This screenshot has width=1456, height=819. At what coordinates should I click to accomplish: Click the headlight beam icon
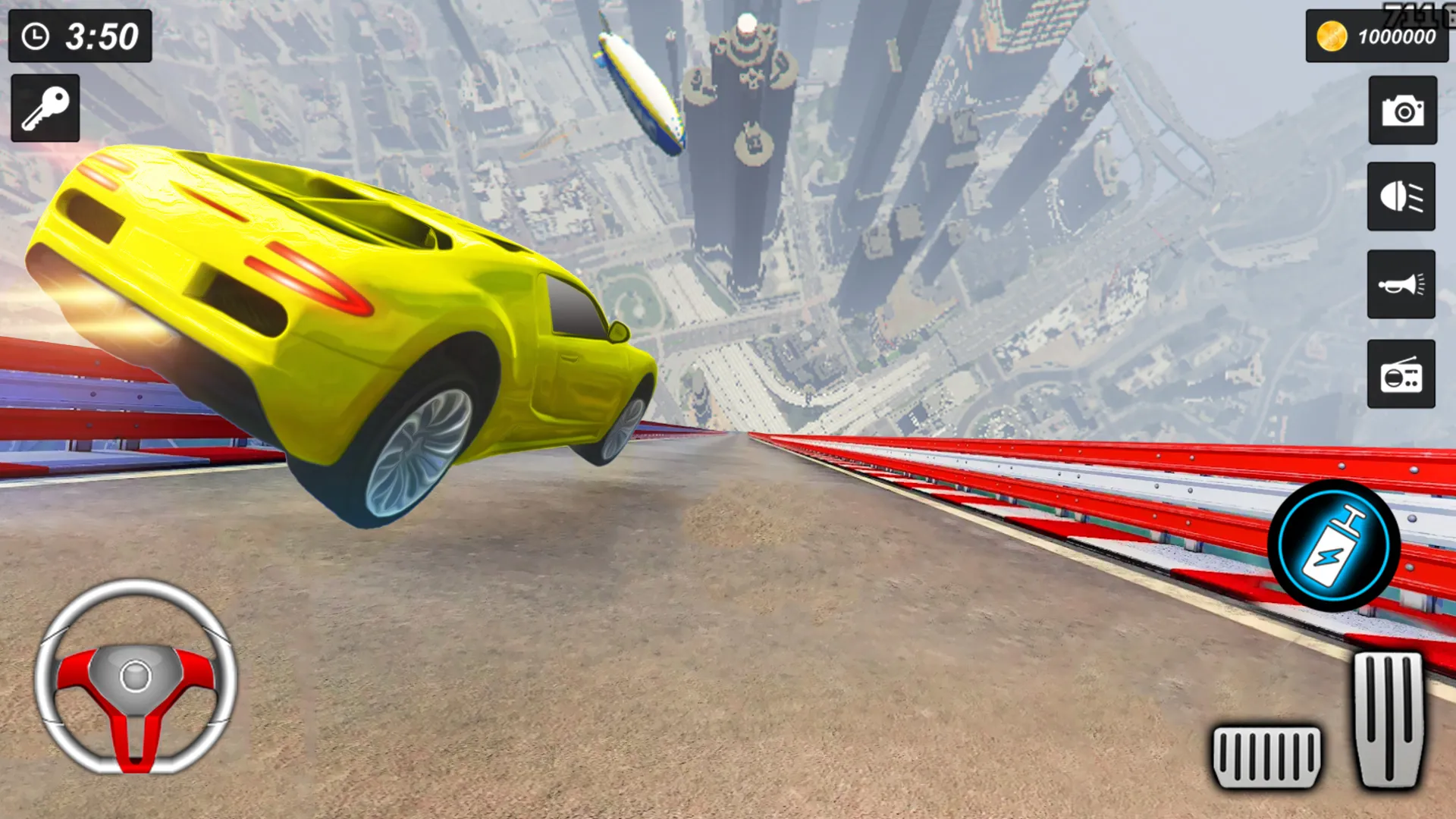point(1402,199)
